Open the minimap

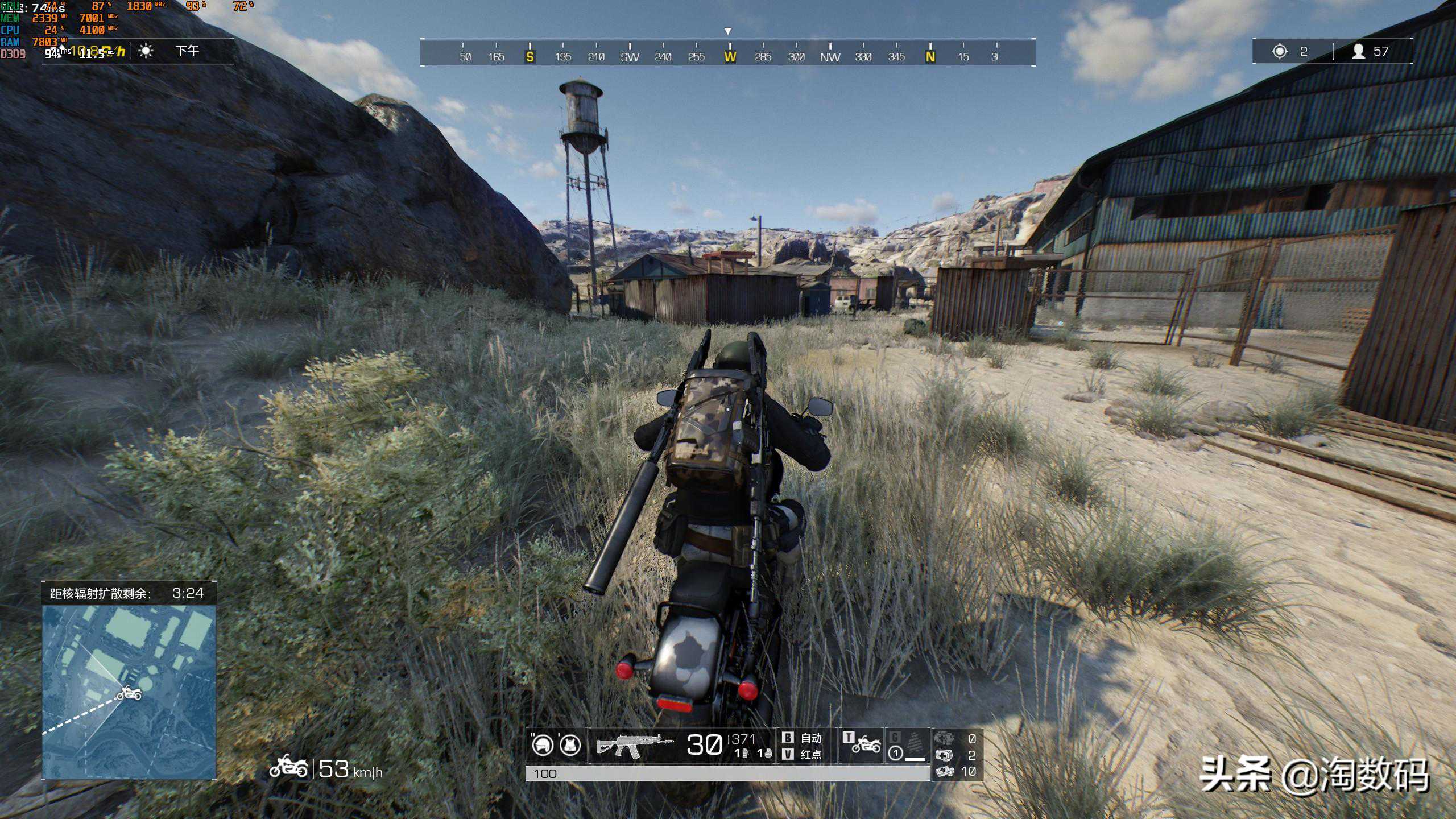[129, 692]
